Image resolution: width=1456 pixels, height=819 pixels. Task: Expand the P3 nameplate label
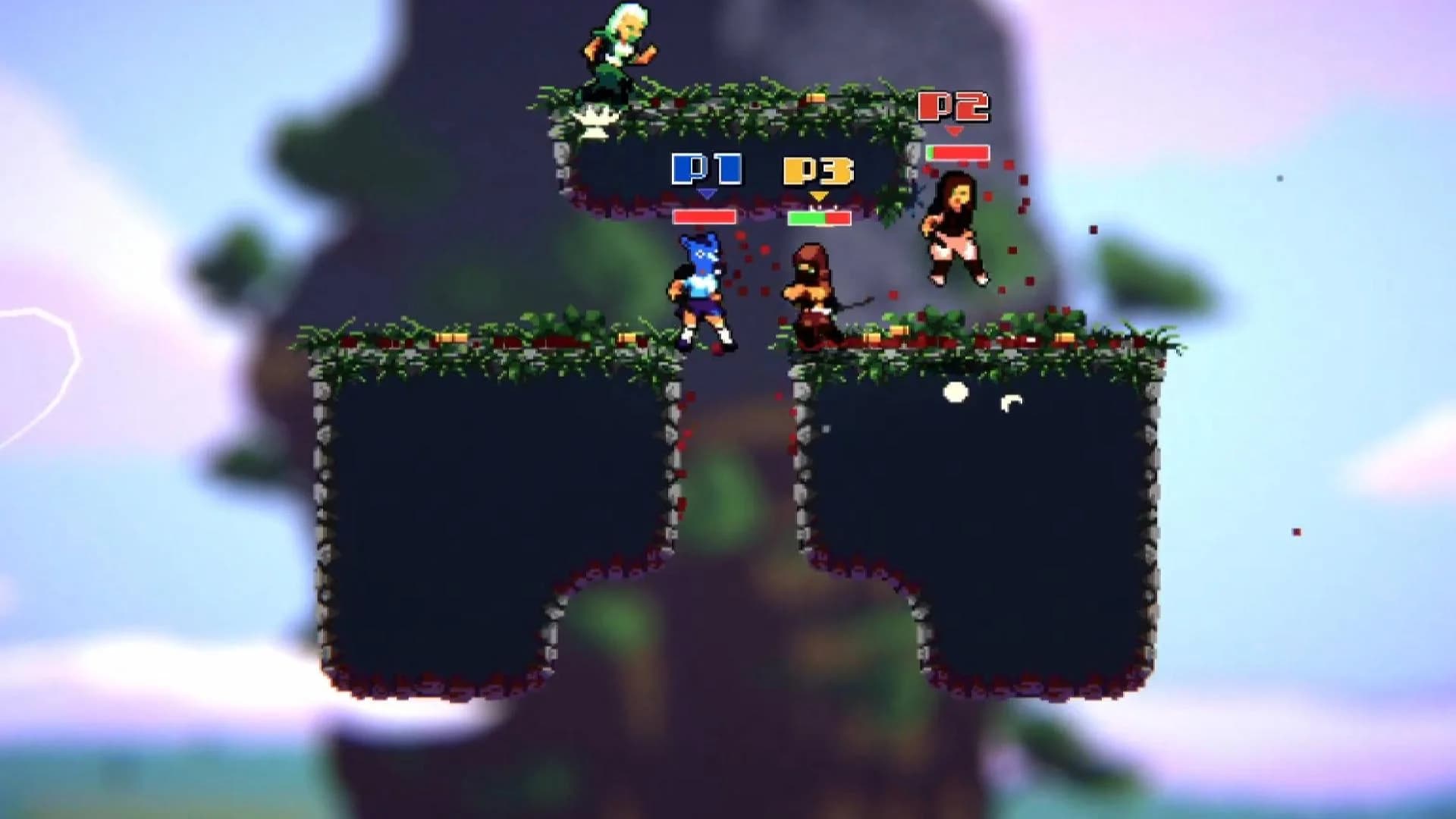[819, 171]
